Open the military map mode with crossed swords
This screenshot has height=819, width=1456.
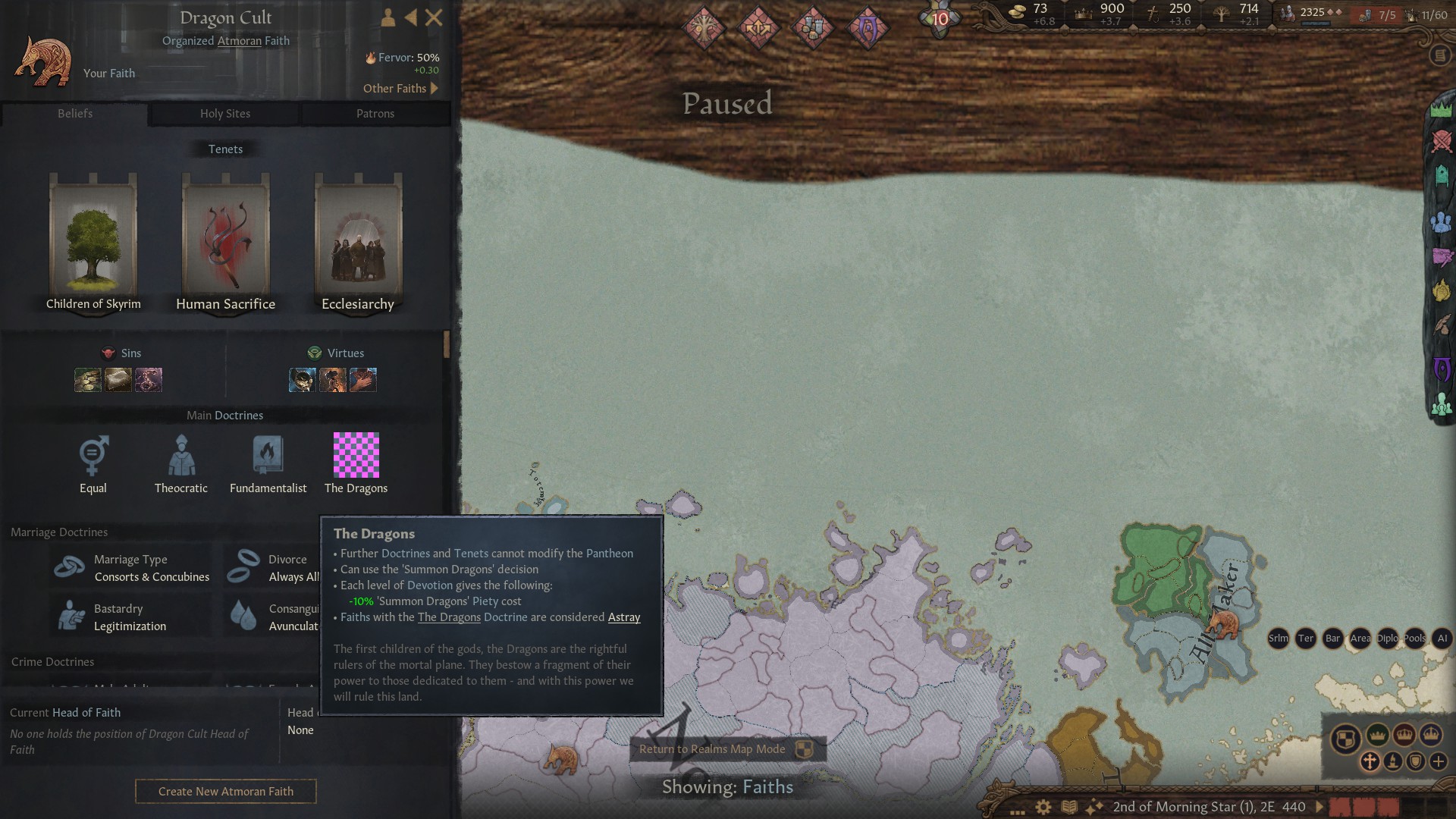1442,140
